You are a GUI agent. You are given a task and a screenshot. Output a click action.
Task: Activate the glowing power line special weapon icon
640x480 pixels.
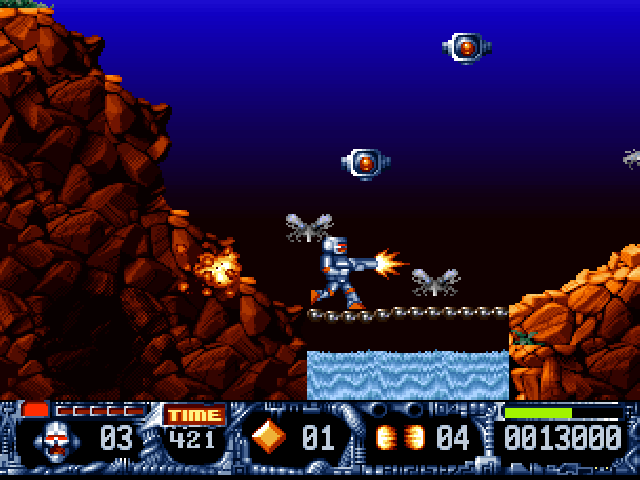pos(399,438)
